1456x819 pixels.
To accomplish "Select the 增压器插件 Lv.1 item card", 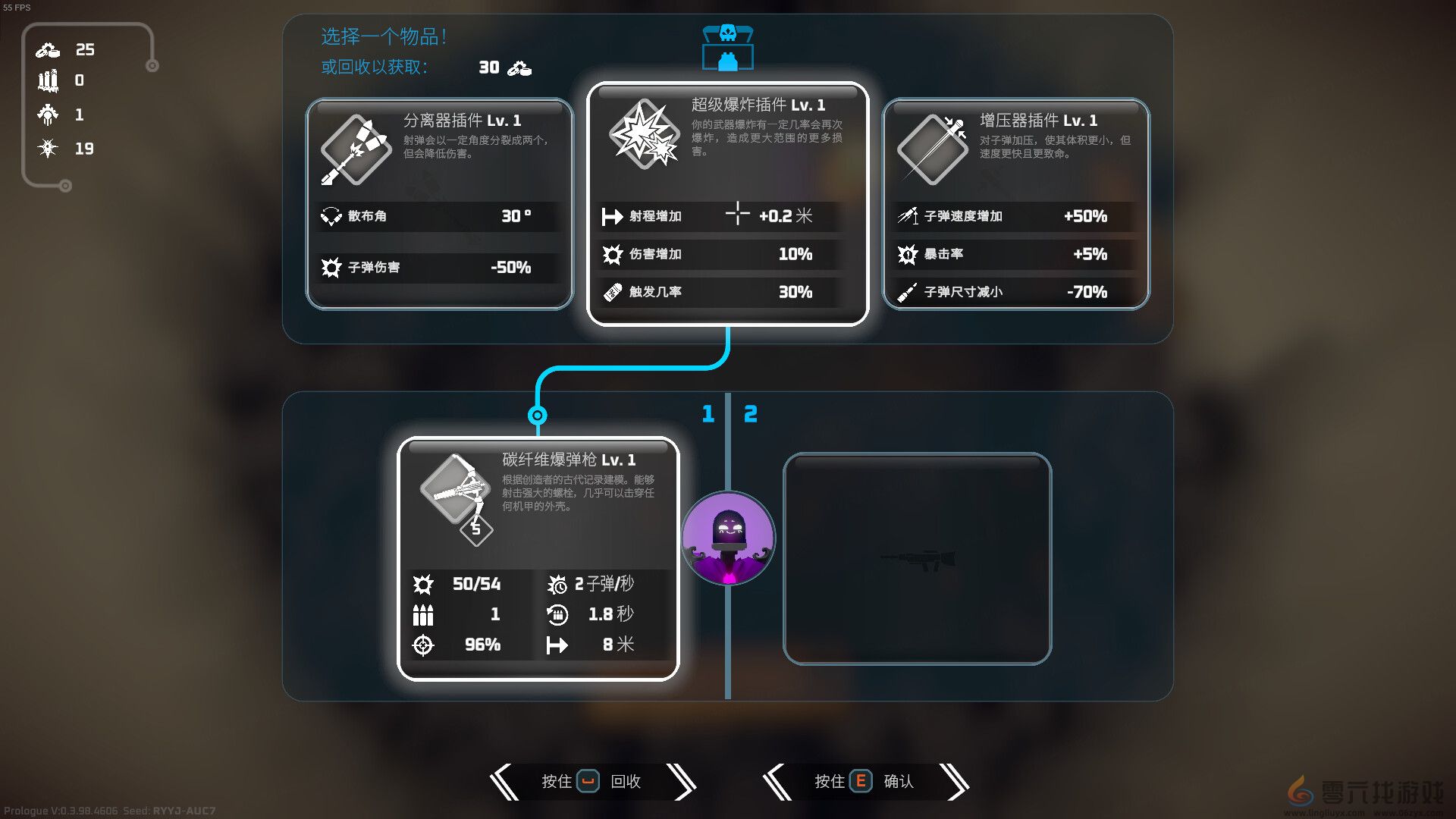I will click(1015, 205).
